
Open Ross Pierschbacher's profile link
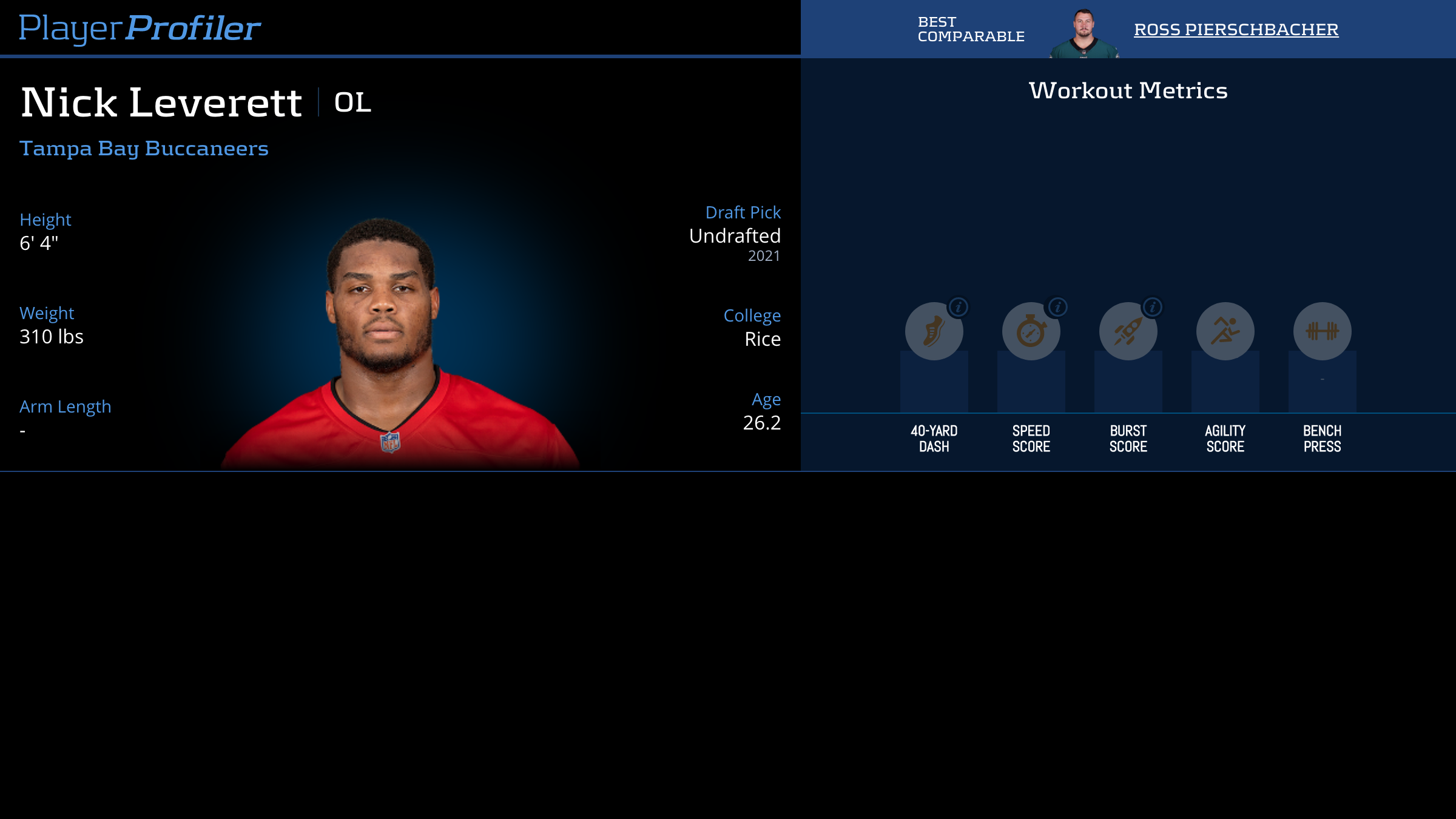click(x=1236, y=29)
